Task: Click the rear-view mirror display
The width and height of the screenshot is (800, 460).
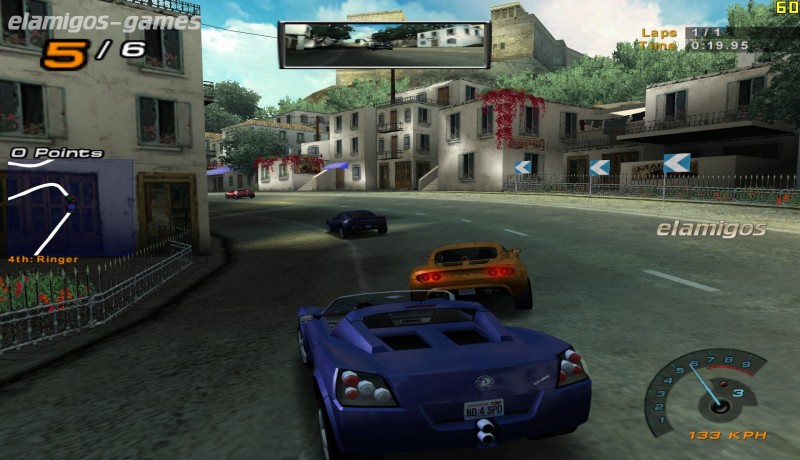Action: (x=384, y=44)
